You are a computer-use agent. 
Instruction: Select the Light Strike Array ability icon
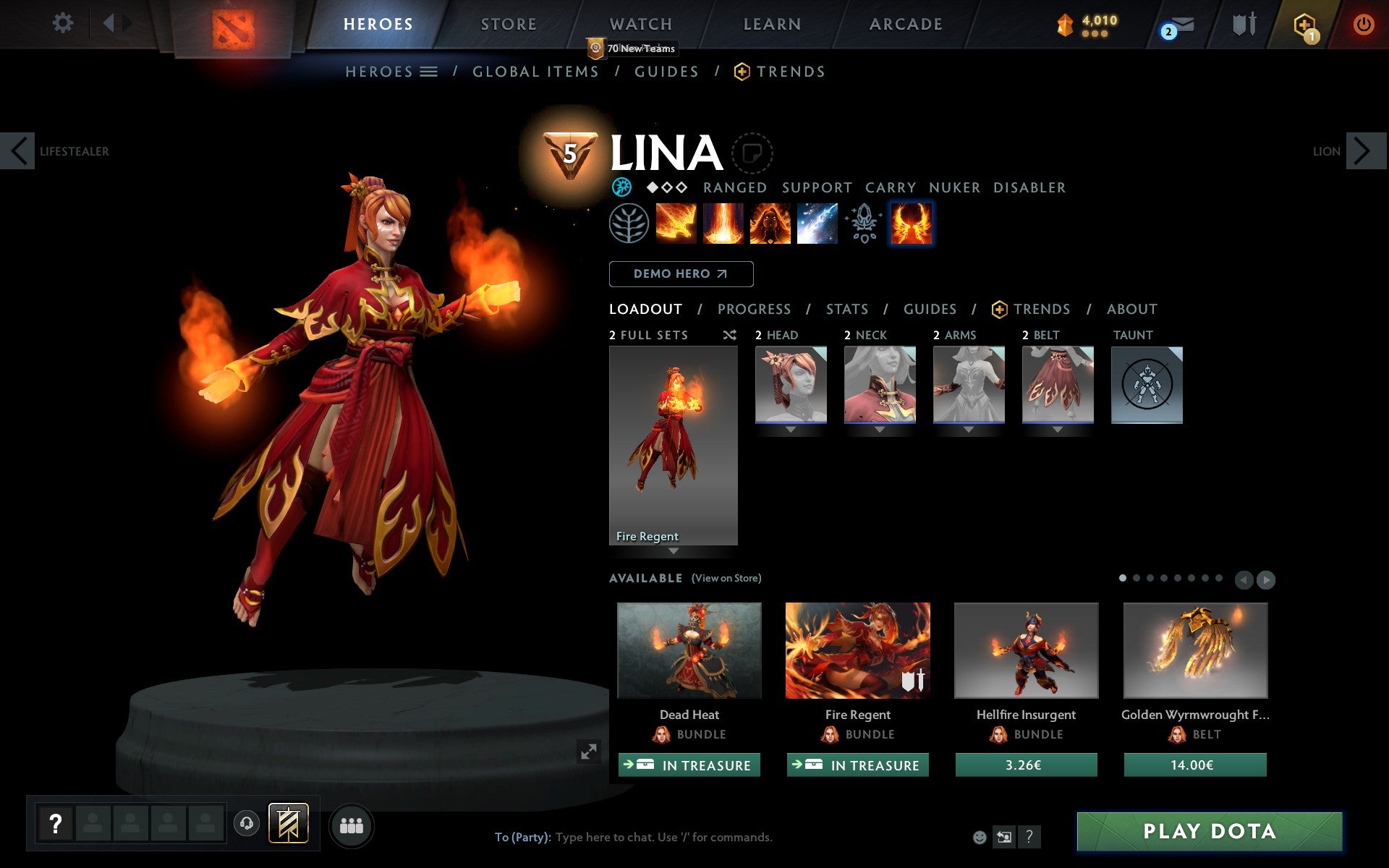point(723,223)
